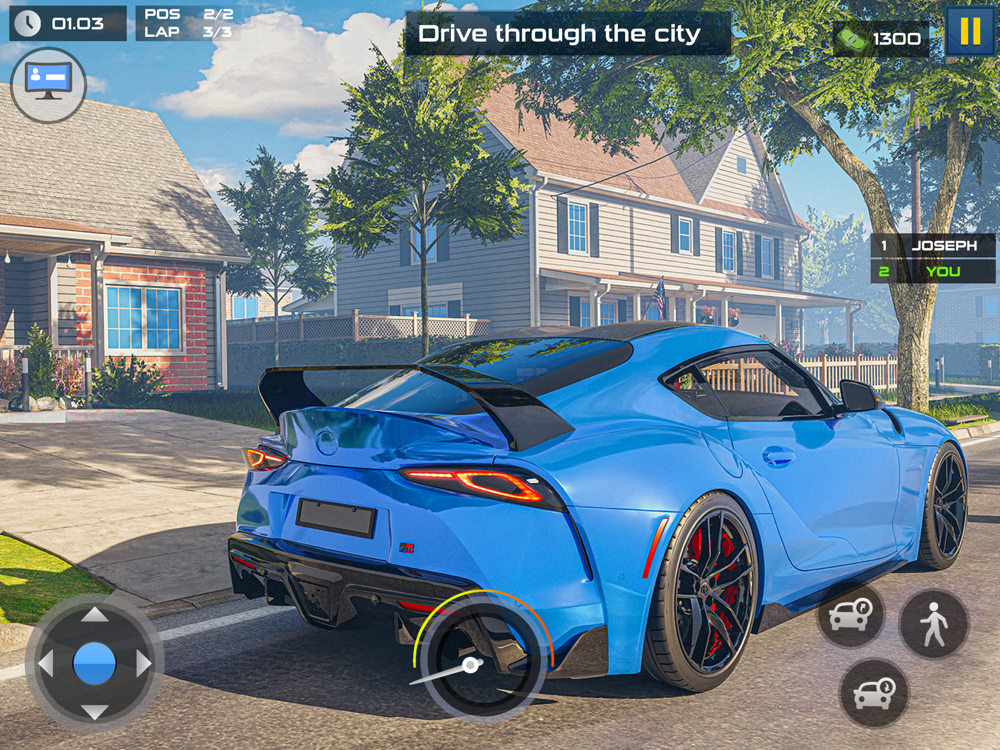Viewport: 1000px width, 750px height.
Task: Tap the car button with the up-right arrow
Action: (850, 616)
